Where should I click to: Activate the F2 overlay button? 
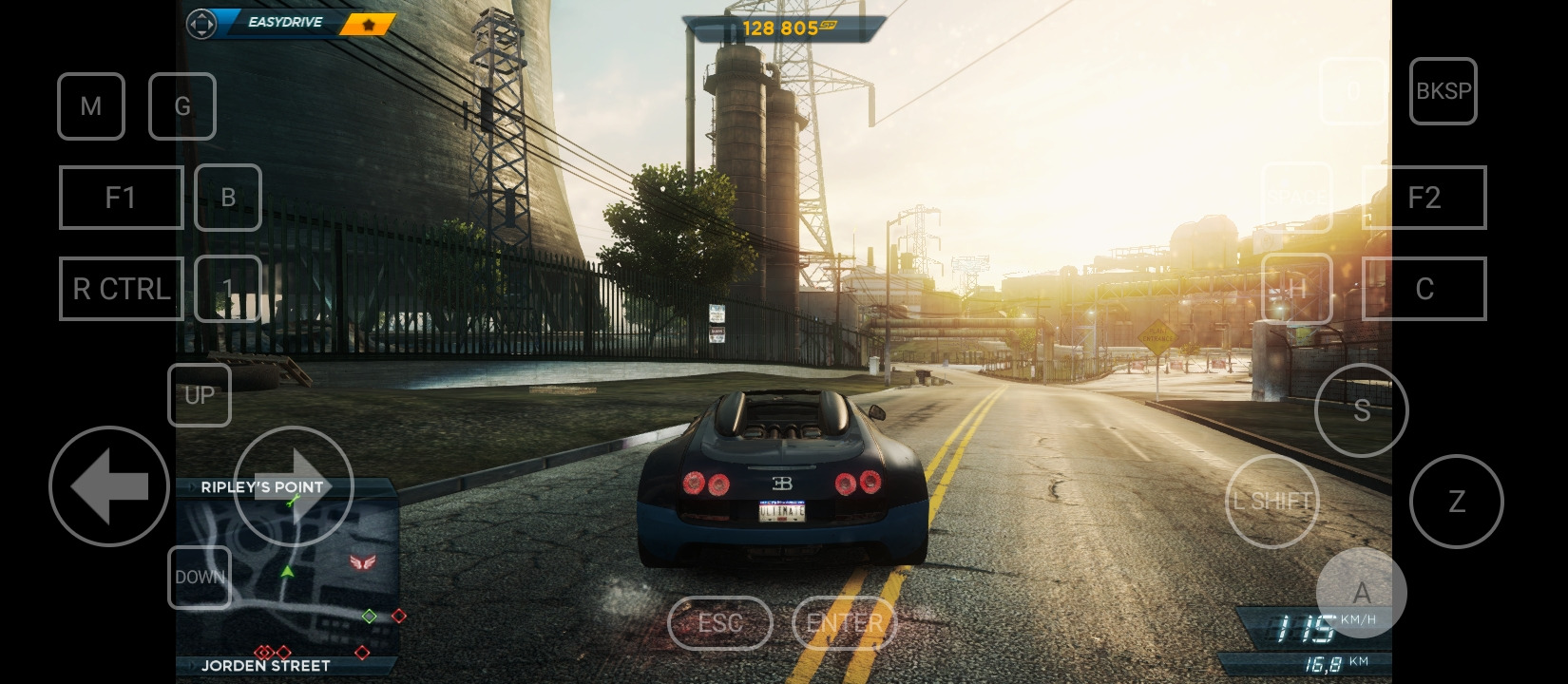tap(1425, 198)
